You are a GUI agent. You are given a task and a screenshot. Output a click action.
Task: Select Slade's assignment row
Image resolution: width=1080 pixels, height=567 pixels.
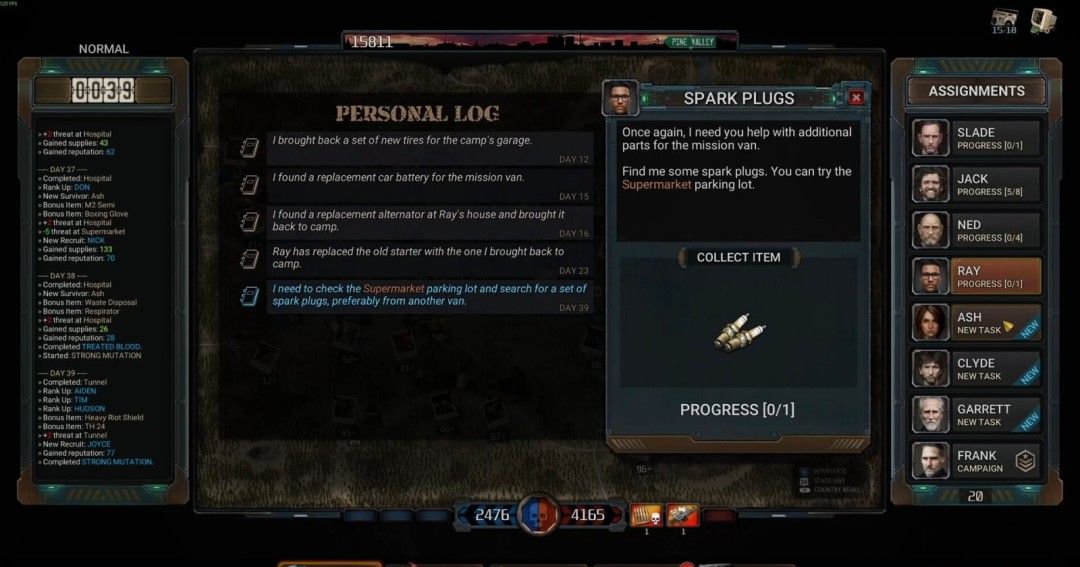click(976, 138)
